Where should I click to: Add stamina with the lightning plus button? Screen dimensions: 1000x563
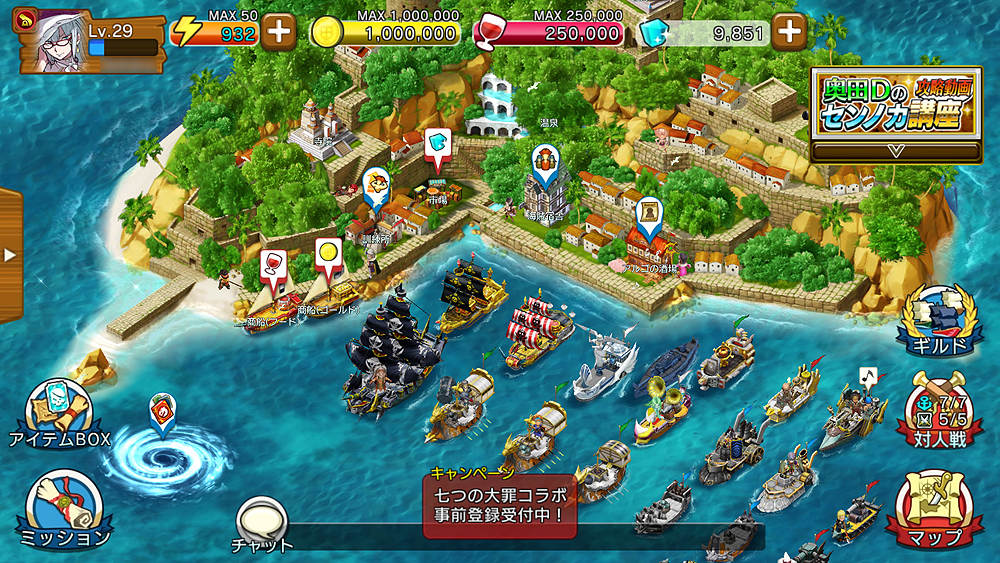pos(279,31)
